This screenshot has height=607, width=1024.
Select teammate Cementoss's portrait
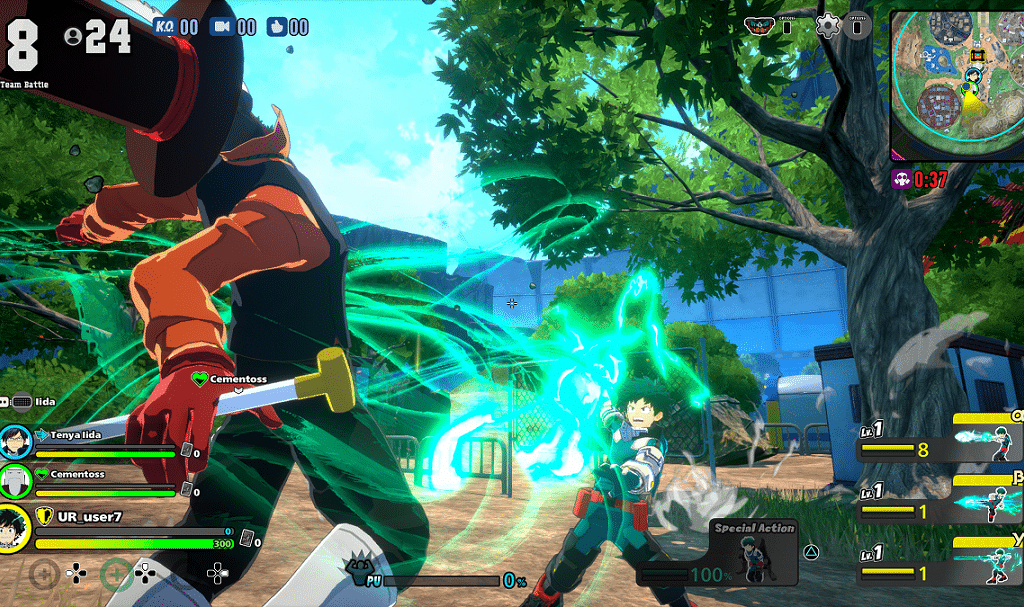(15, 480)
